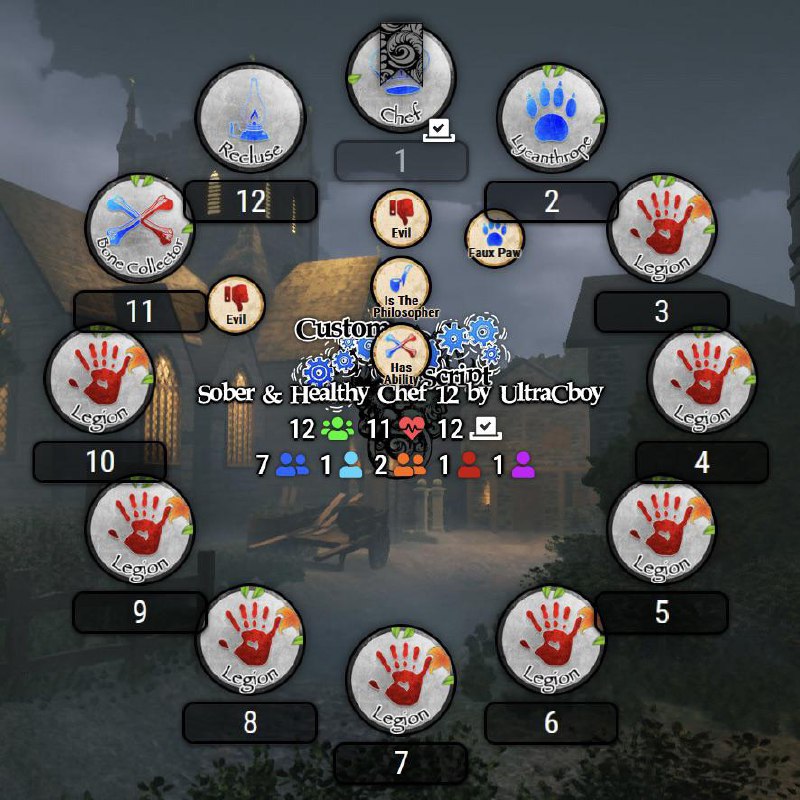Click player name plate 10
The image size is (800, 800).
[100, 462]
